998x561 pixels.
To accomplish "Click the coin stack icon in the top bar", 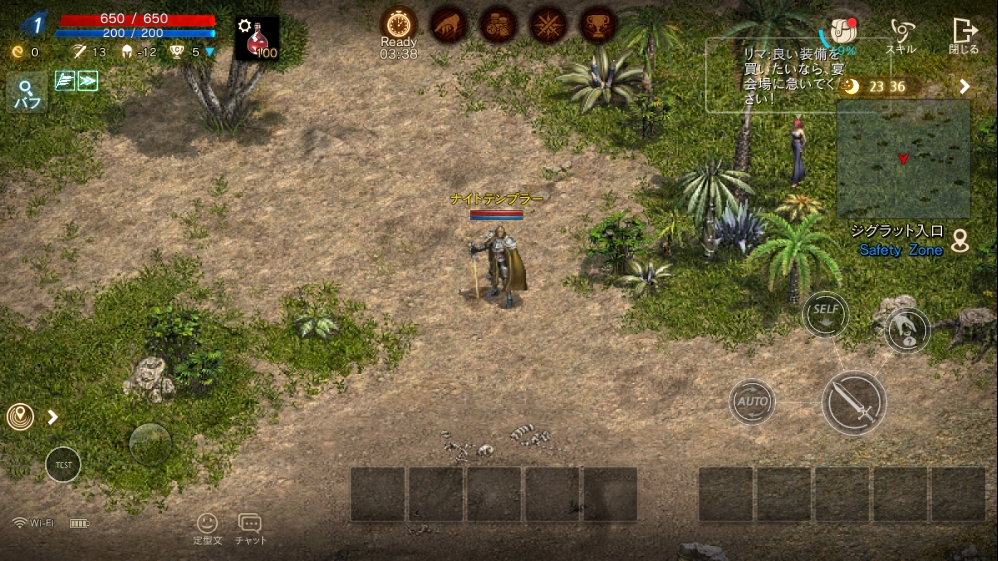I will 498,24.
